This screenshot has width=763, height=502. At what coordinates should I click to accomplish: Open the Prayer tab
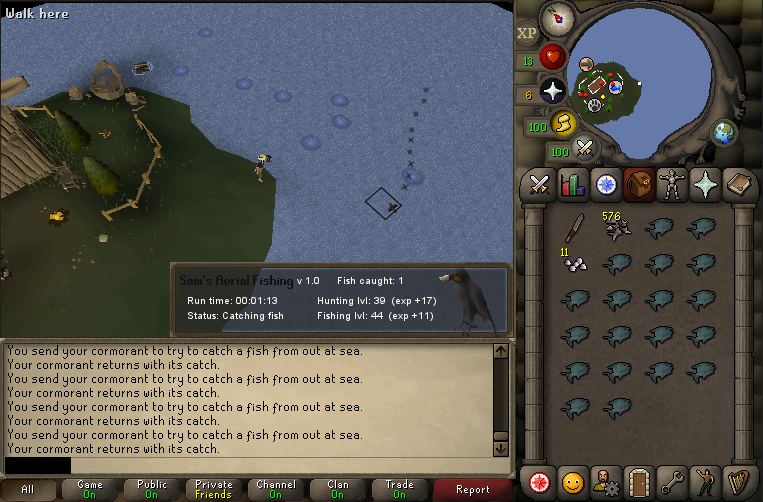coord(705,184)
